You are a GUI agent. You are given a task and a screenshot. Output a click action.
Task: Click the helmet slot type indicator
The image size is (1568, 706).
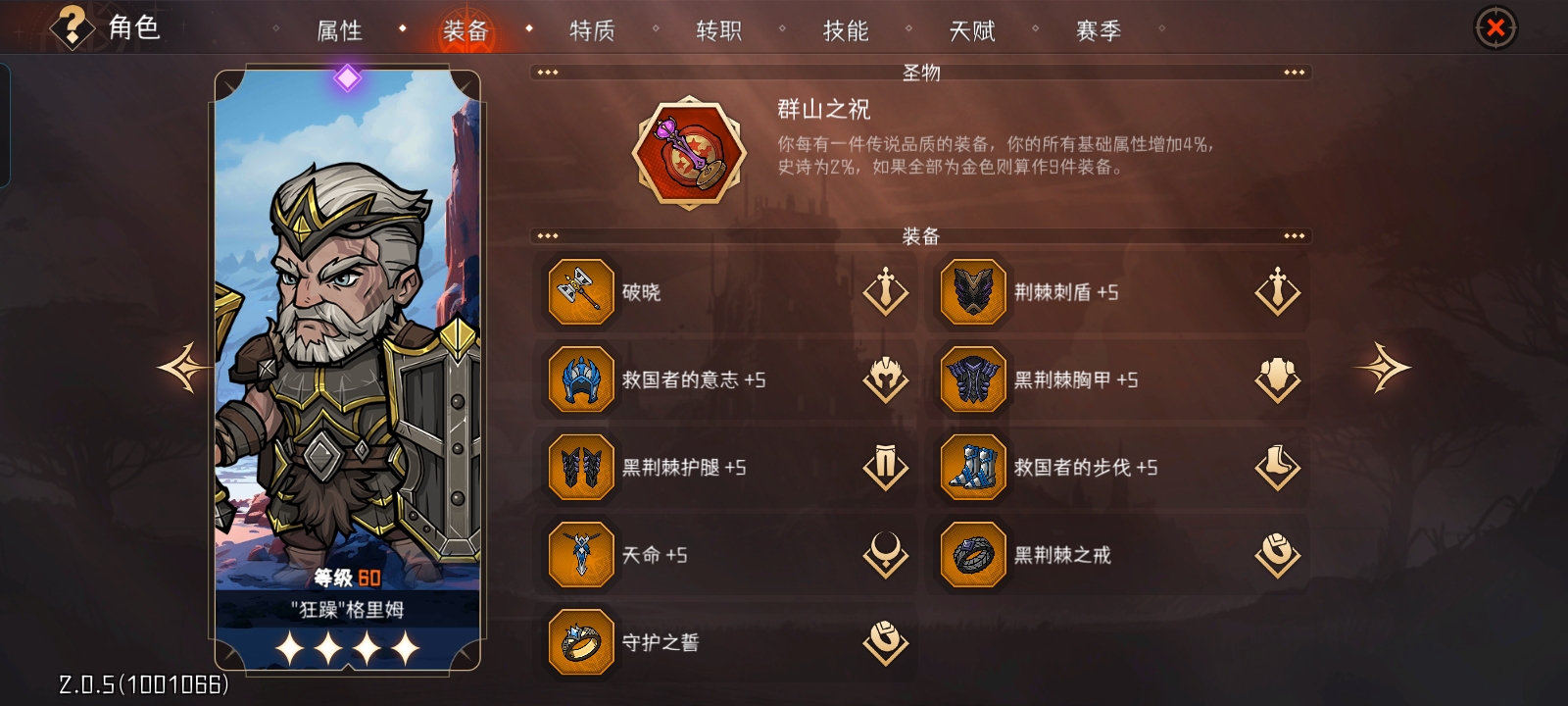[x=885, y=379]
